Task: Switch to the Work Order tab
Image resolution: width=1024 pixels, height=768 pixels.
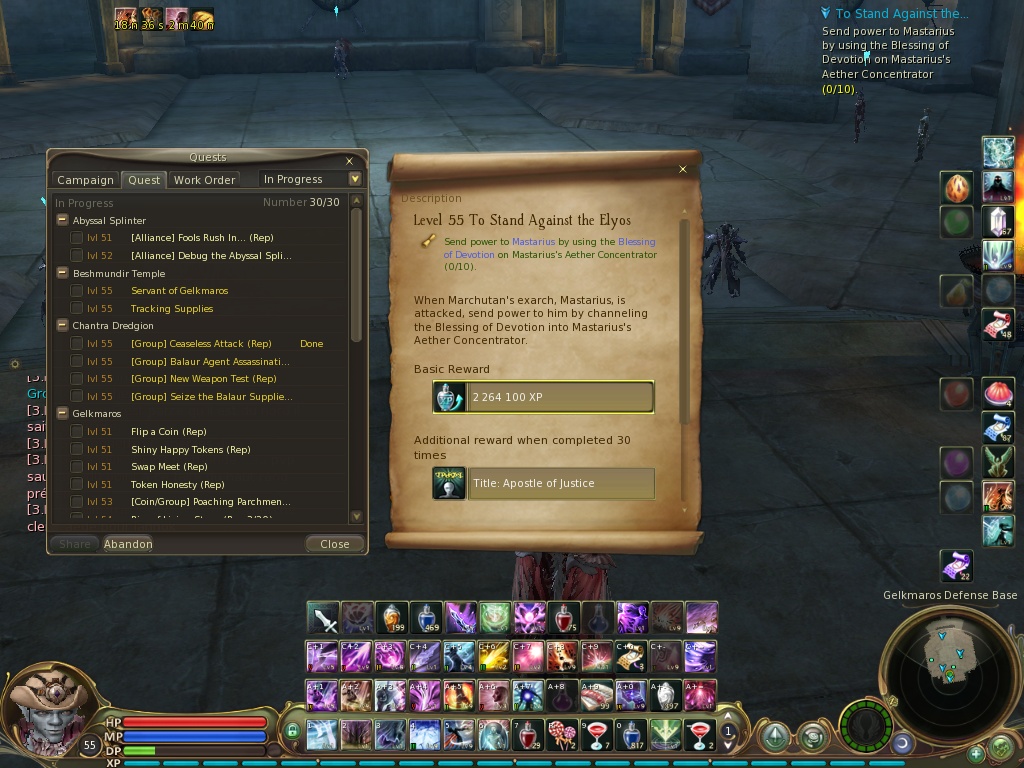Action: pyautogui.click(x=204, y=180)
